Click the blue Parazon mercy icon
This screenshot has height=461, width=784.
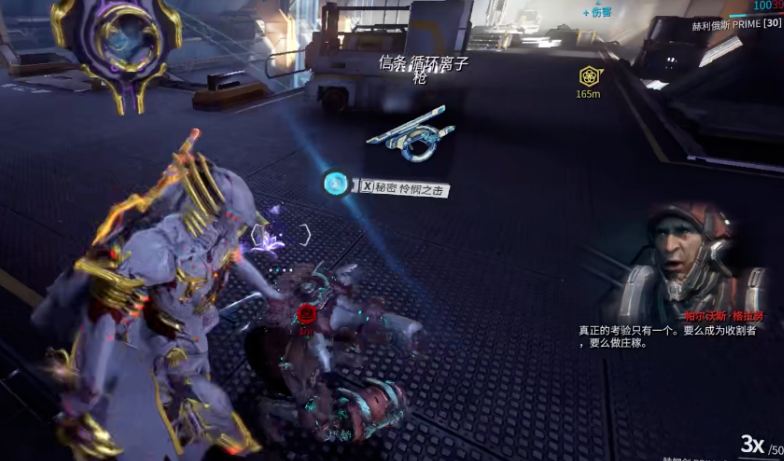[x=337, y=184]
